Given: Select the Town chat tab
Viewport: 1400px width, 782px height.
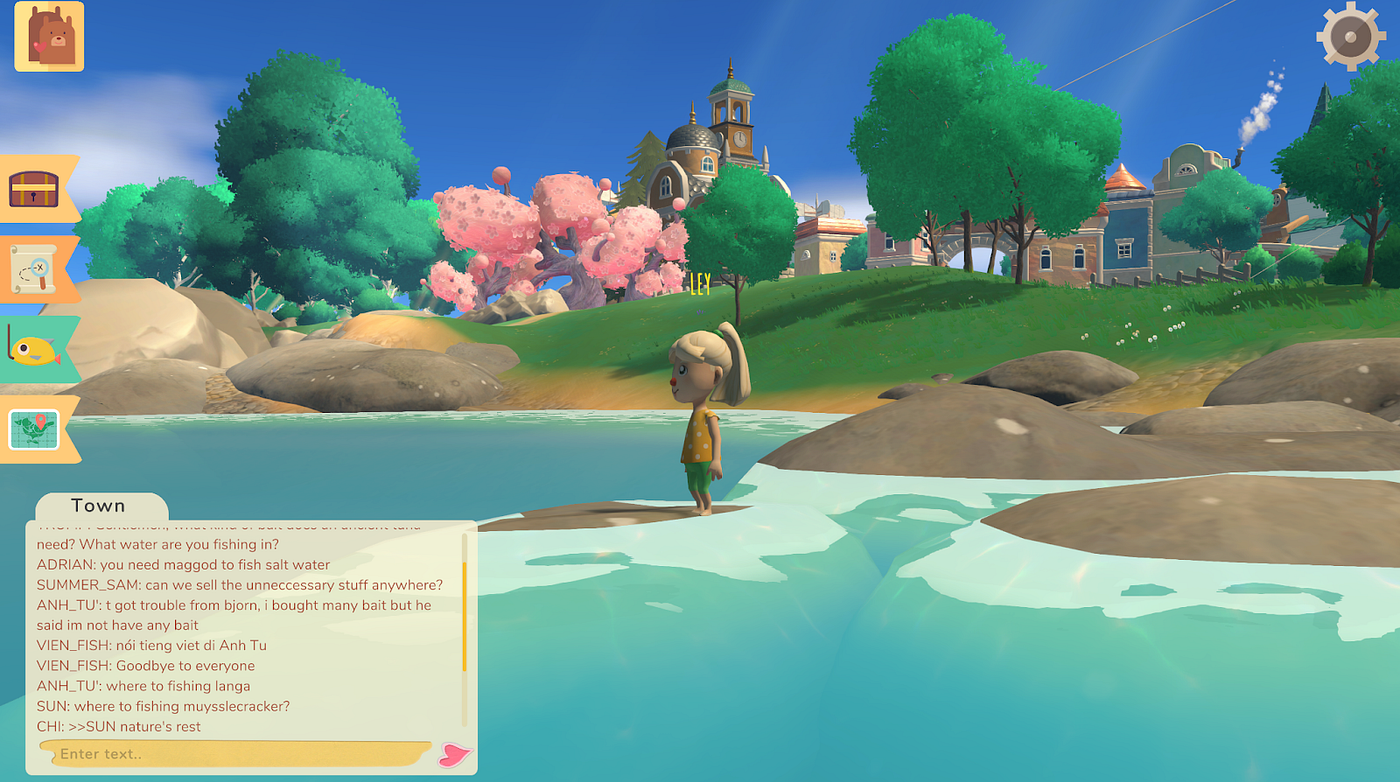Looking at the screenshot, I should pos(99,506).
